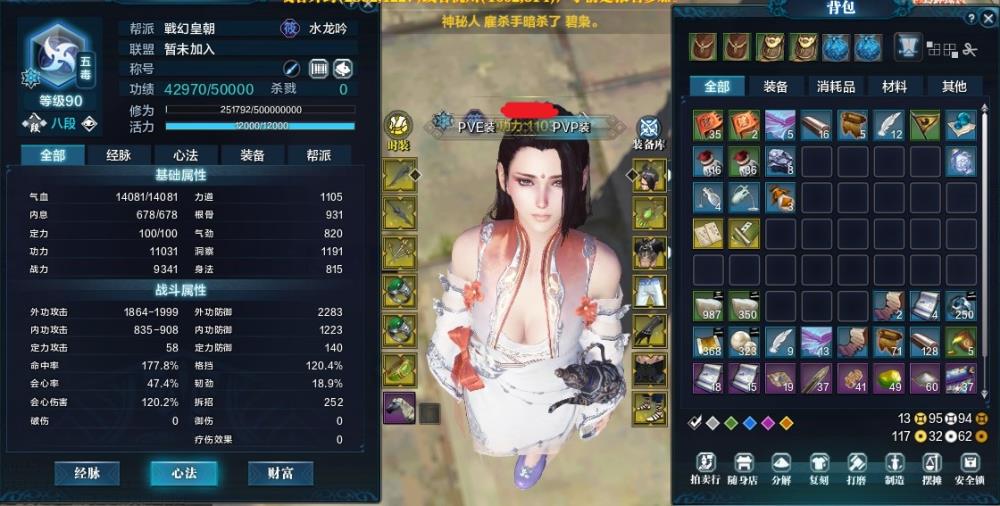
Task: Show the 材料 bag tab
Action: tap(894, 87)
